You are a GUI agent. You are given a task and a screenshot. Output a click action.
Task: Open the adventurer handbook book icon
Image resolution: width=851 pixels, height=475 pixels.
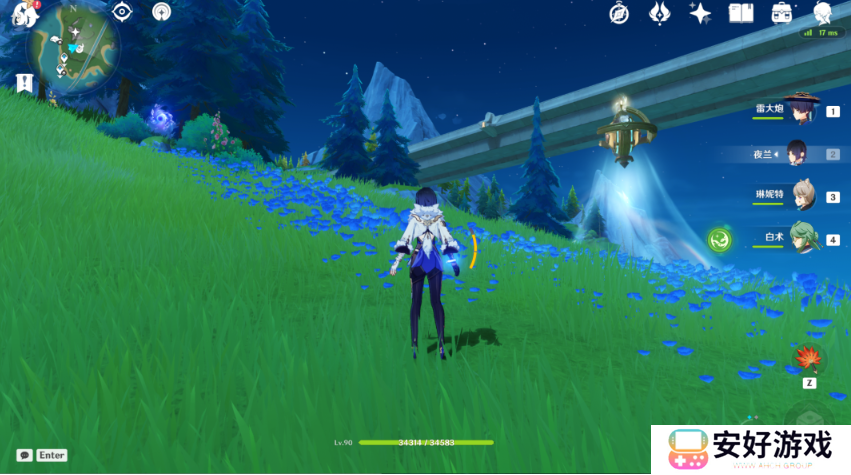741,13
